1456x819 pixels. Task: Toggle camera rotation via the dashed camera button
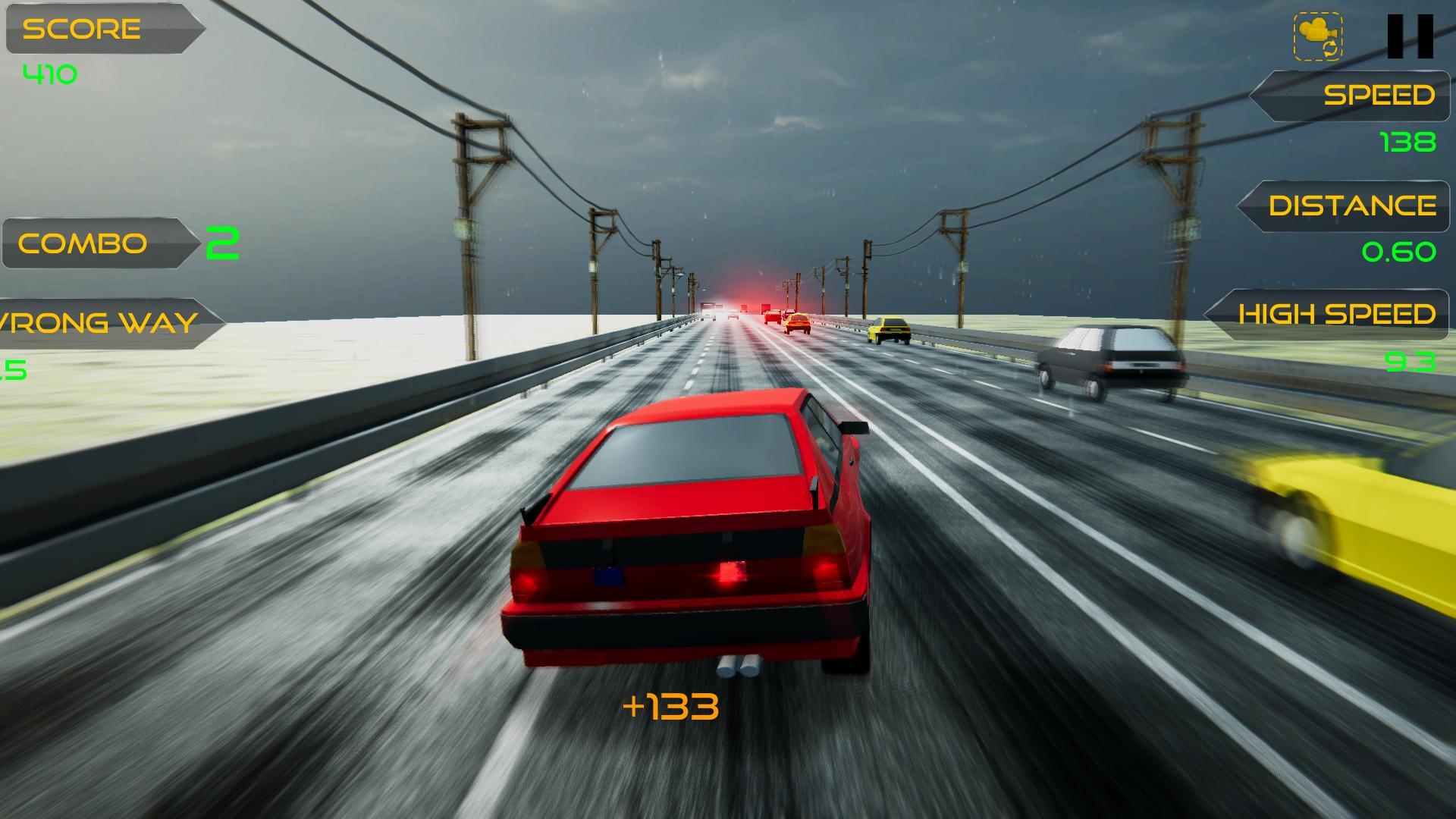click(x=1319, y=36)
